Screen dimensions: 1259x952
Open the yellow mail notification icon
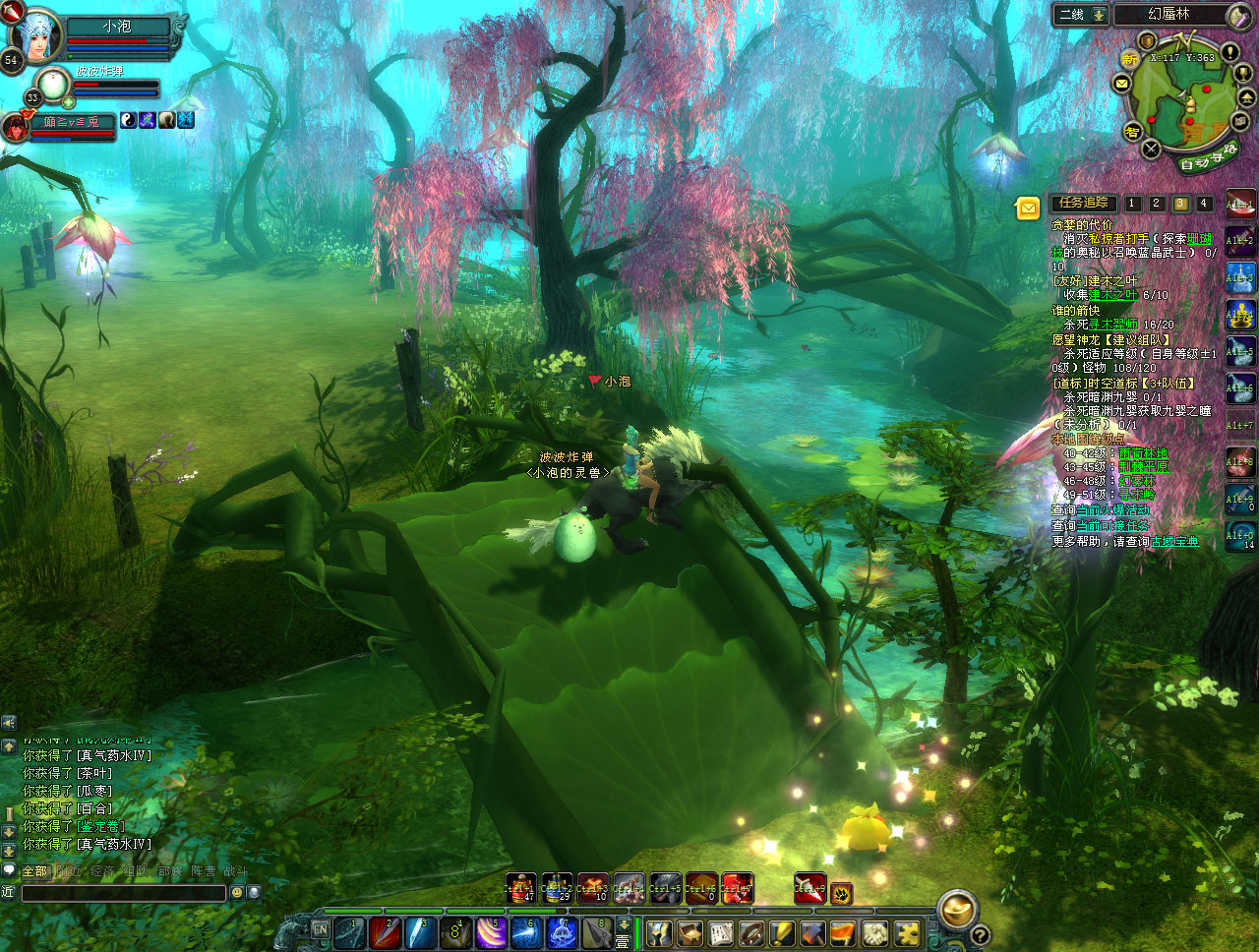coord(1027,208)
